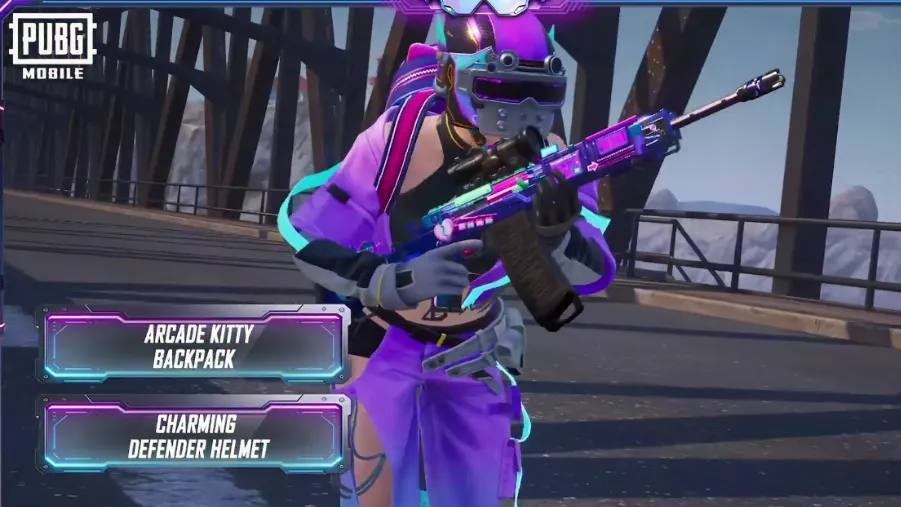This screenshot has height=507, width=901.
Task: Click the PUBG Mobile logo
Action: click(52, 45)
